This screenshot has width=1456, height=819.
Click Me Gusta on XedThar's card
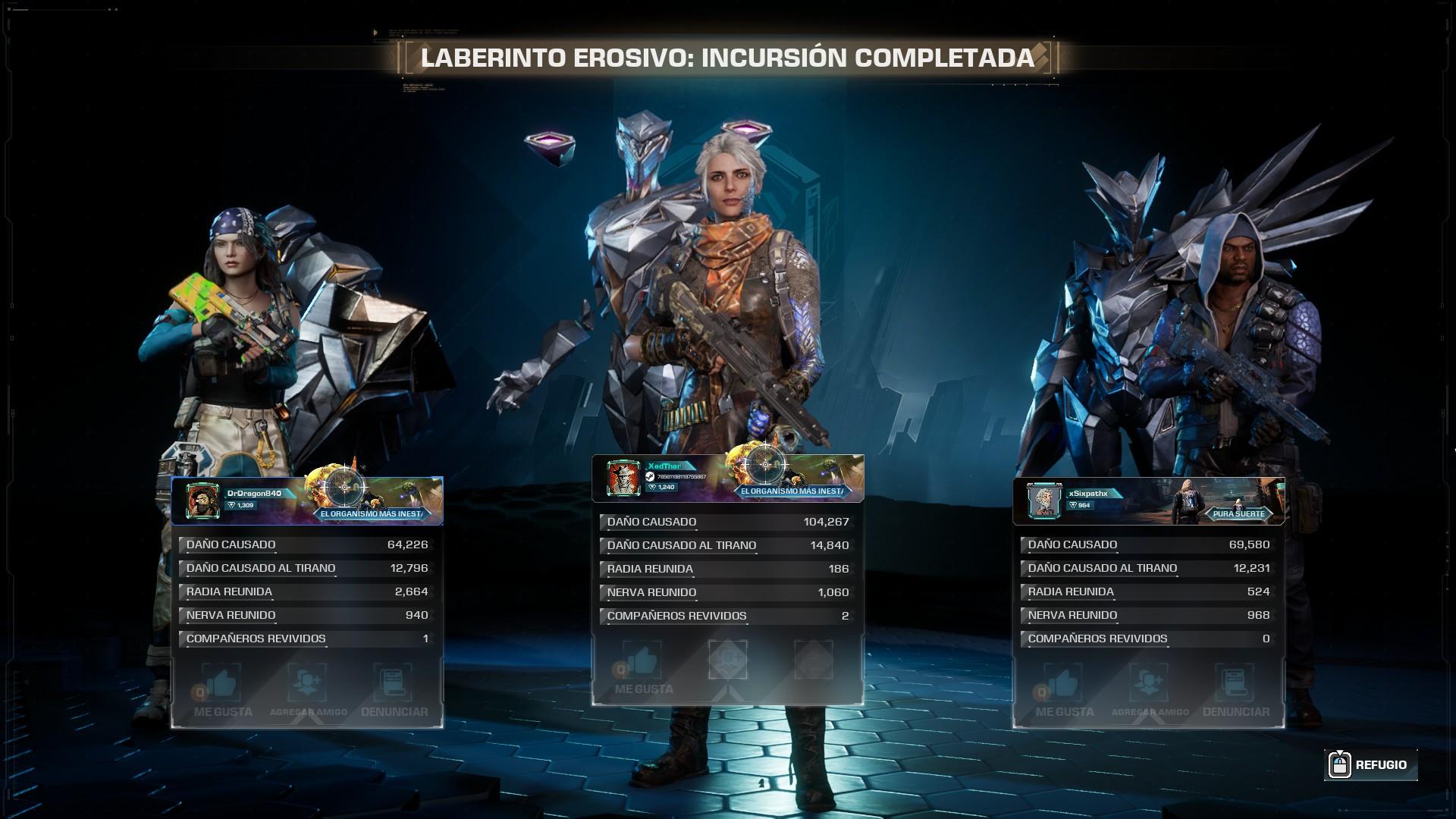(x=643, y=668)
